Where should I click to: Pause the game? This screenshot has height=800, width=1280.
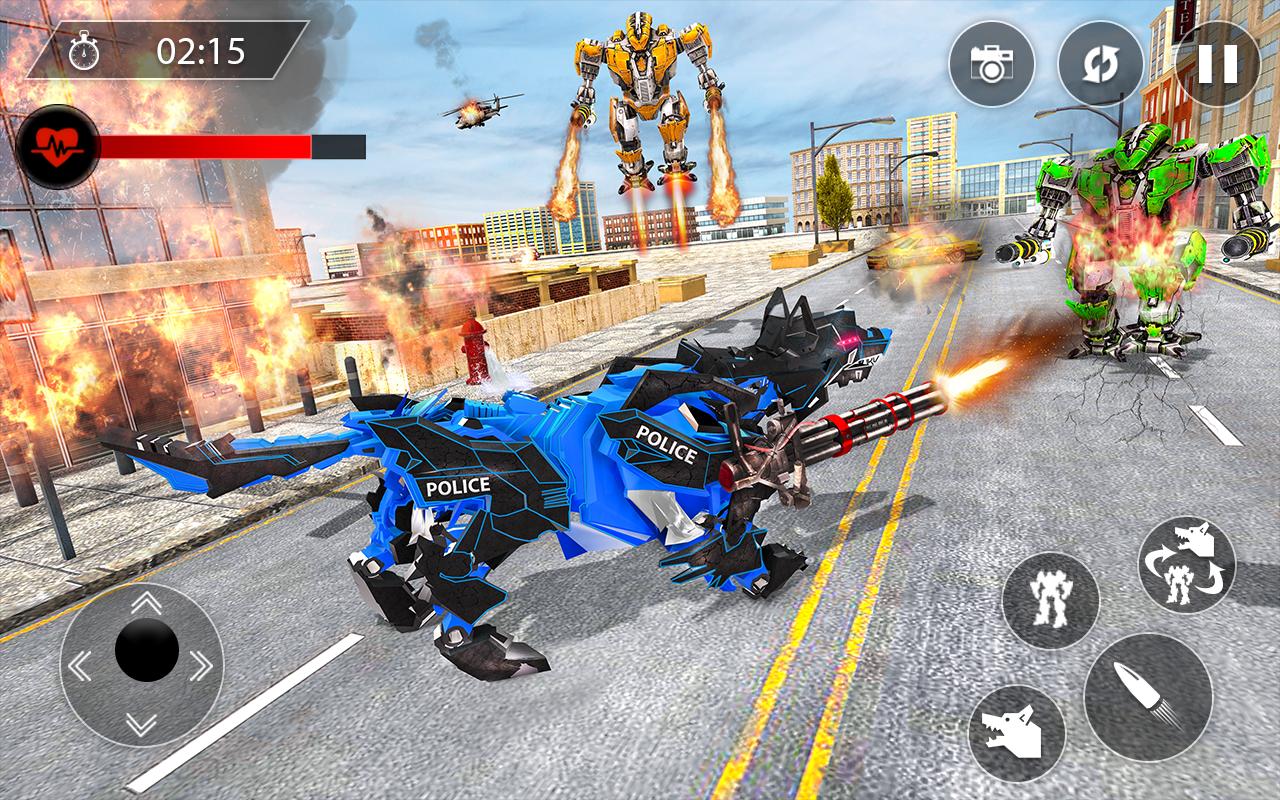pyautogui.click(x=1216, y=64)
